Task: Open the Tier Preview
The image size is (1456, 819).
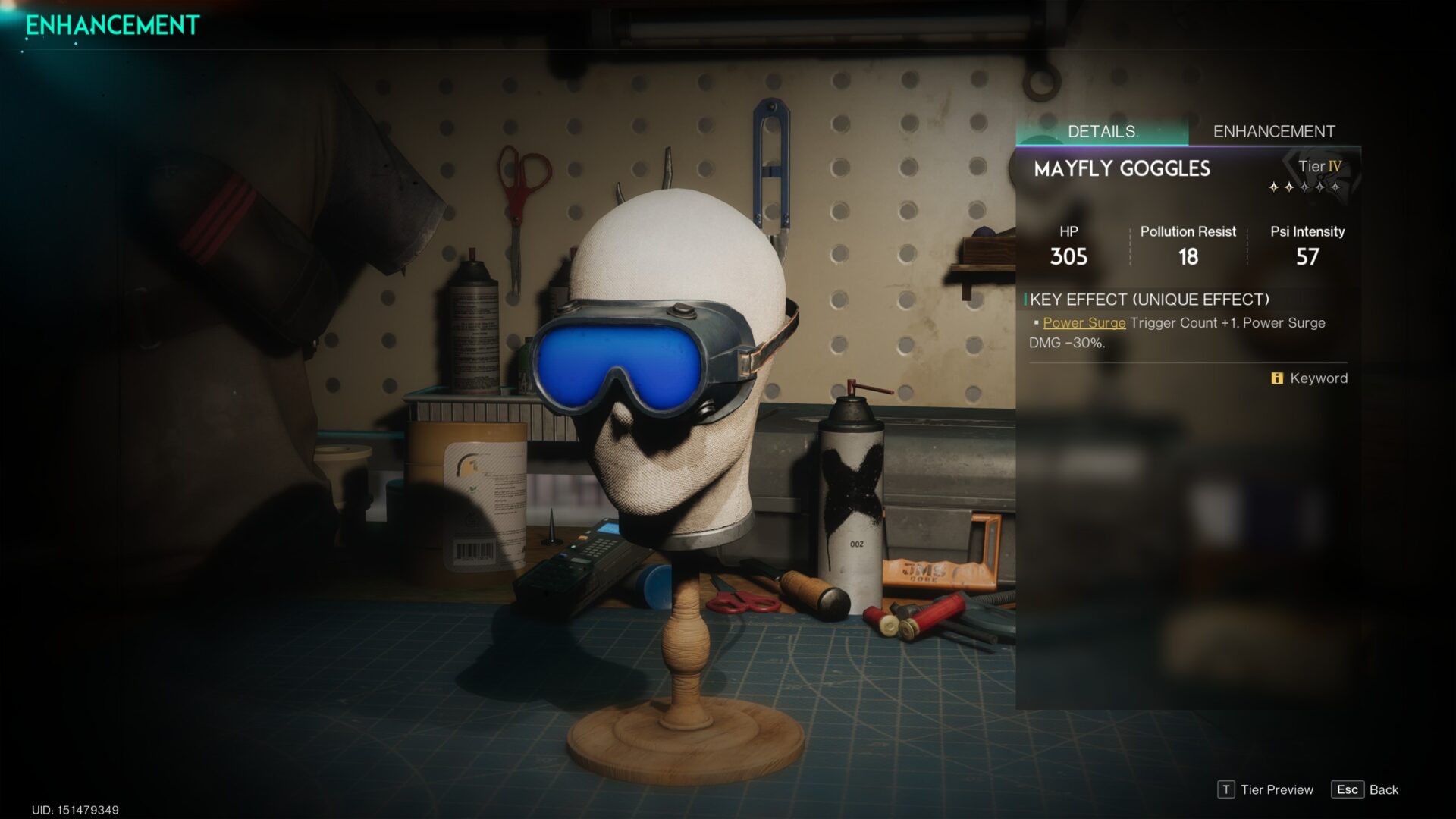Action: 1266,789
